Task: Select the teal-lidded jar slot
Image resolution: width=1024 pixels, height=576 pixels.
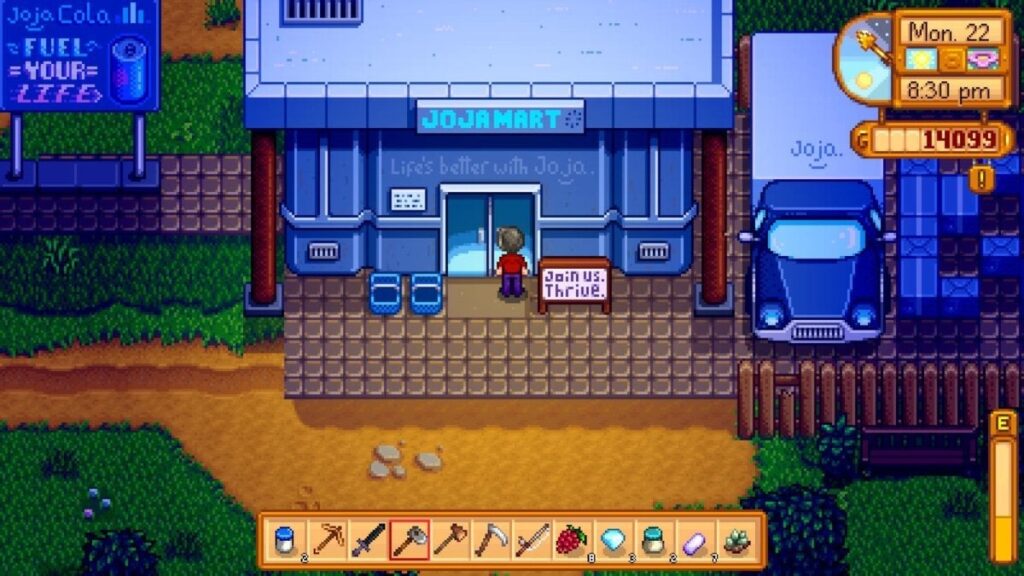Action: coord(654,540)
